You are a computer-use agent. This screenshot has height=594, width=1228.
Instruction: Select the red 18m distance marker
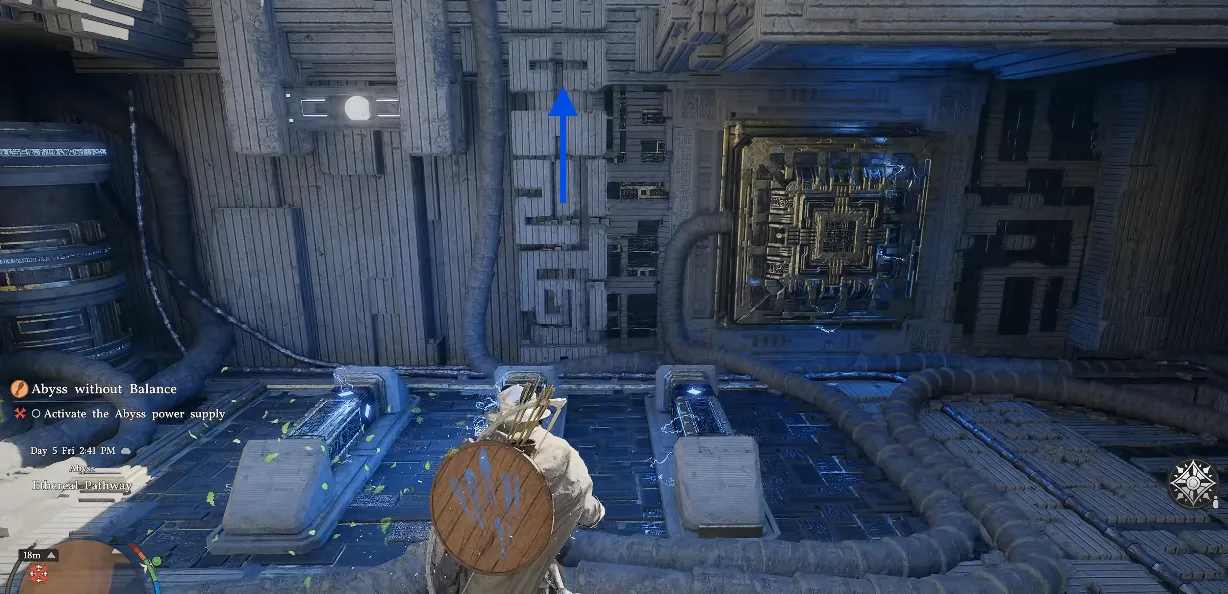[39, 571]
